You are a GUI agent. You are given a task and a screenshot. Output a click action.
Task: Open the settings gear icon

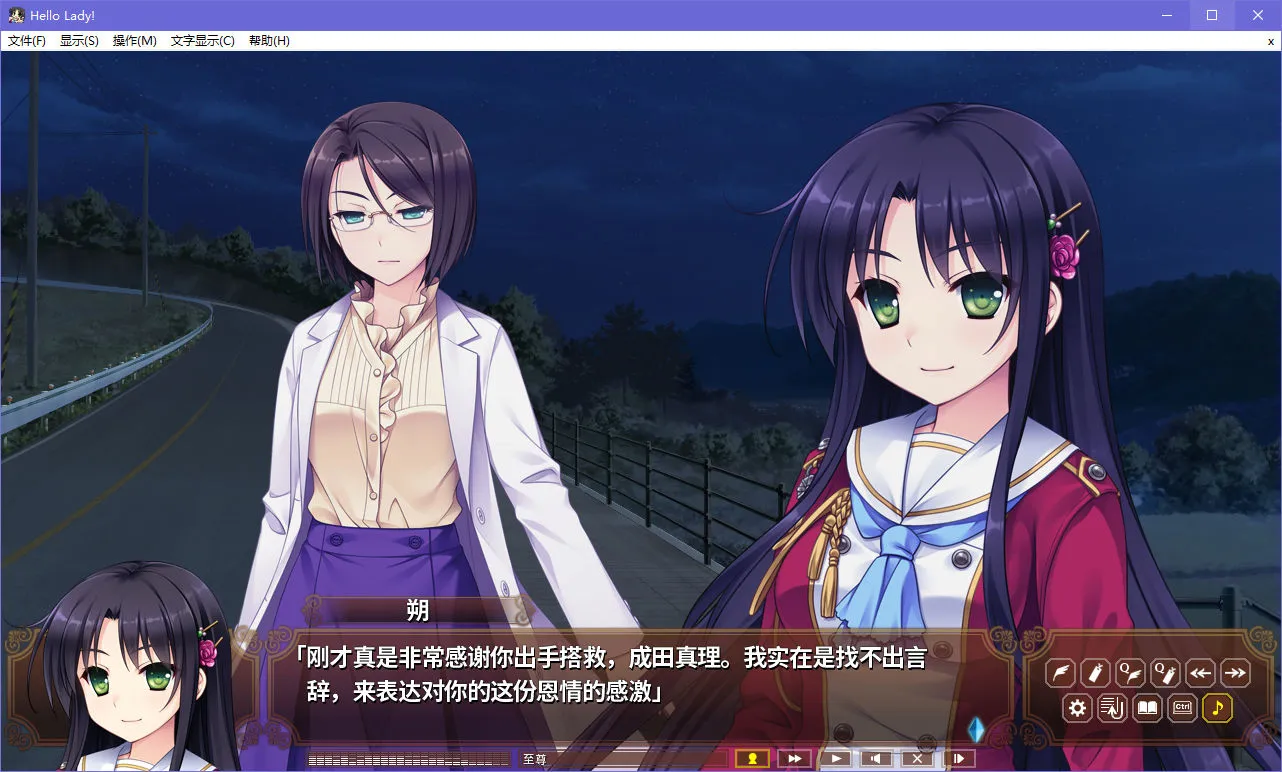coord(1077,708)
